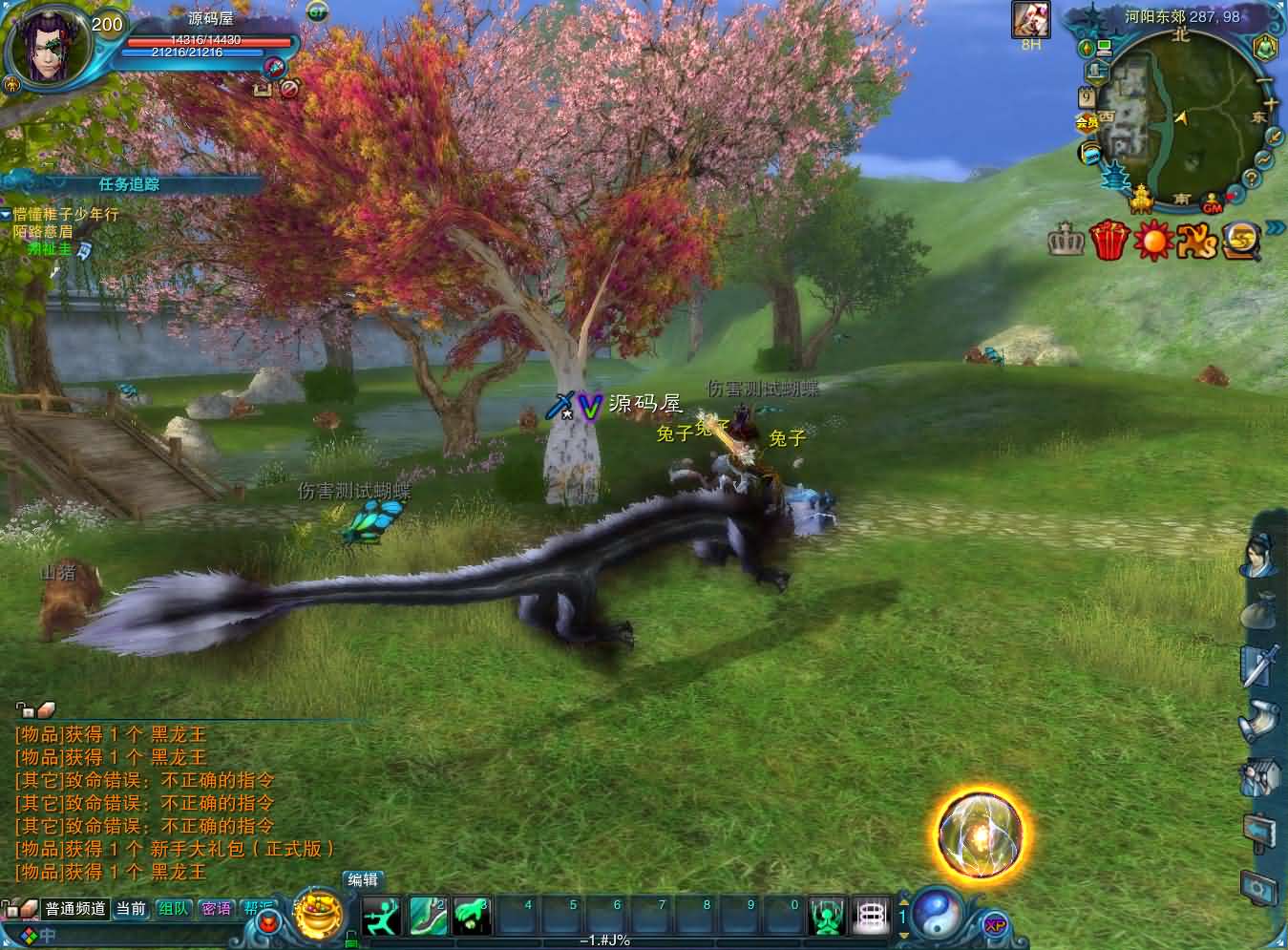This screenshot has width=1288, height=950.
Task: Select the 当前 chat tab
Action: tap(131, 909)
